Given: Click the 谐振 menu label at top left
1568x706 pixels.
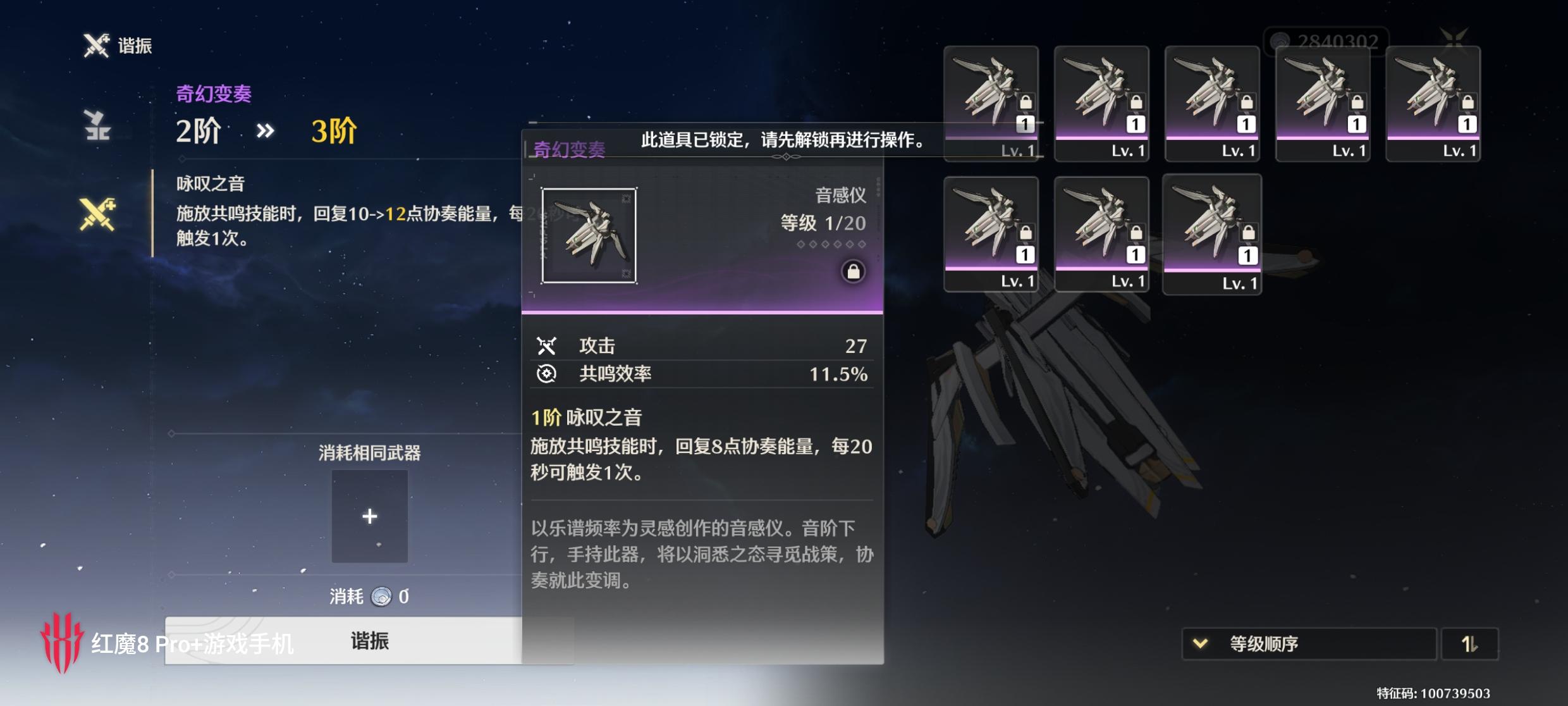Looking at the screenshot, I should click(x=135, y=44).
